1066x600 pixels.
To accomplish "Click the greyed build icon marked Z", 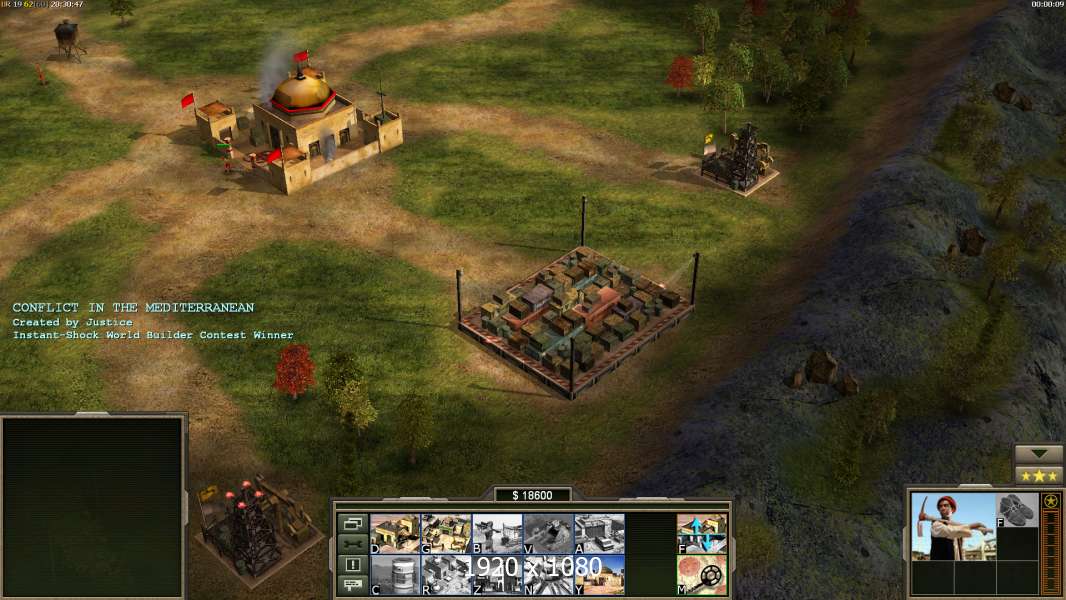I will click(x=497, y=575).
